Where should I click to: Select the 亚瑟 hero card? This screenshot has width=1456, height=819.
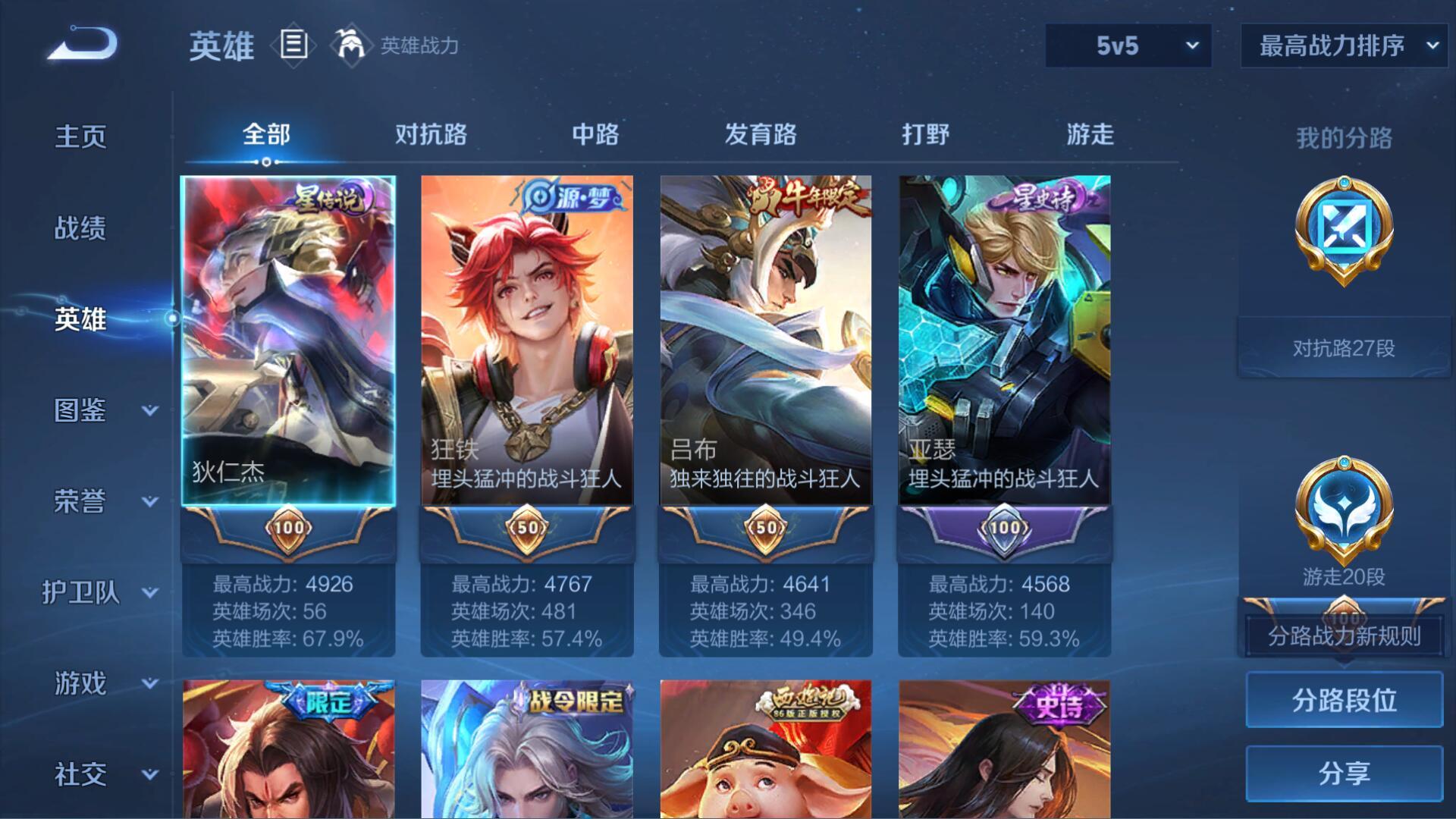pos(1005,341)
